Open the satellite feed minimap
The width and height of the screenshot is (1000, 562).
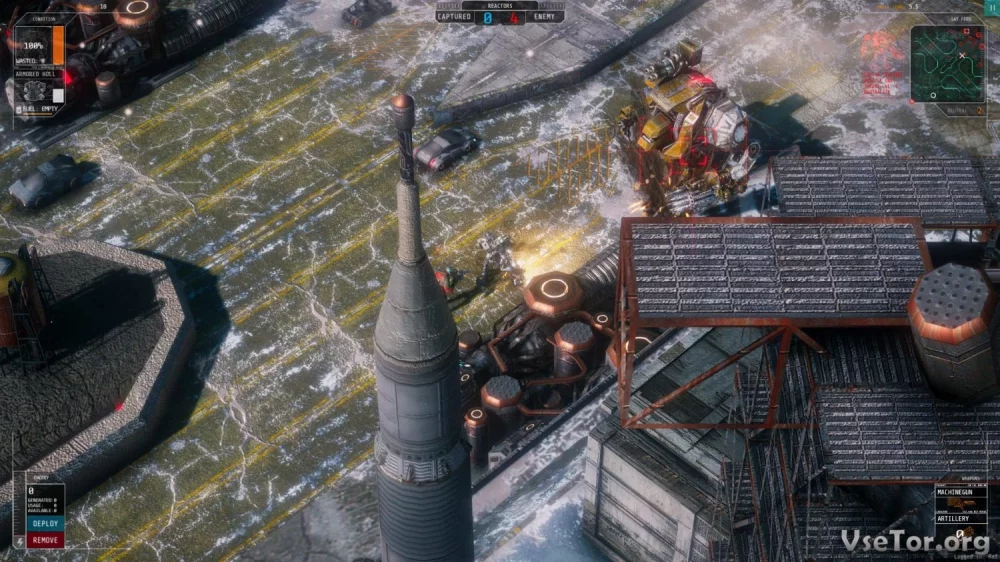coord(946,64)
